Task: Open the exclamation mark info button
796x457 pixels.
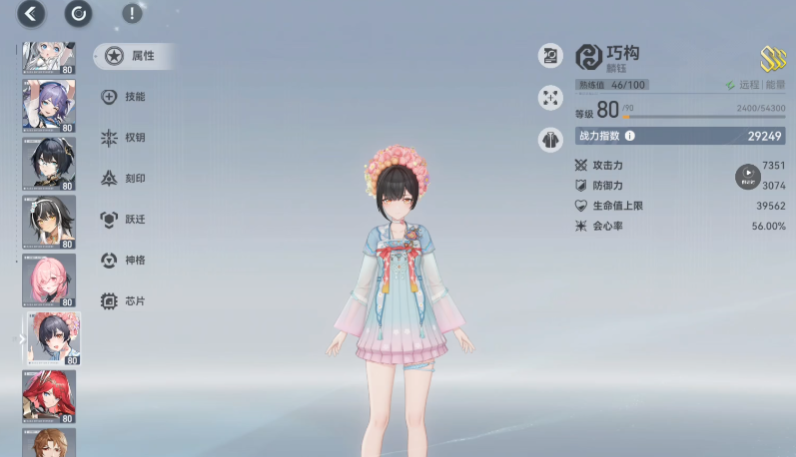Action: (131, 14)
